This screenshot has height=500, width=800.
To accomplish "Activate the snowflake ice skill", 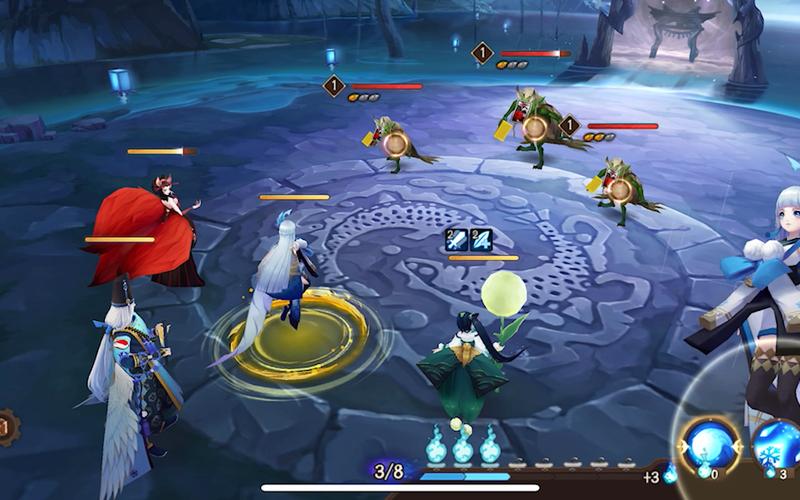I will (779, 445).
